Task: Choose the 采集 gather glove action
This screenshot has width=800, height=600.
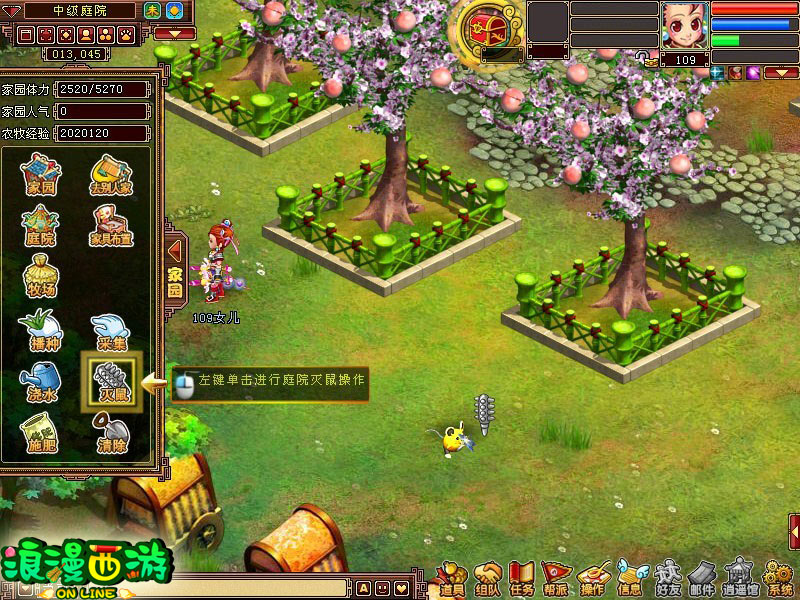Action: [x=111, y=330]
